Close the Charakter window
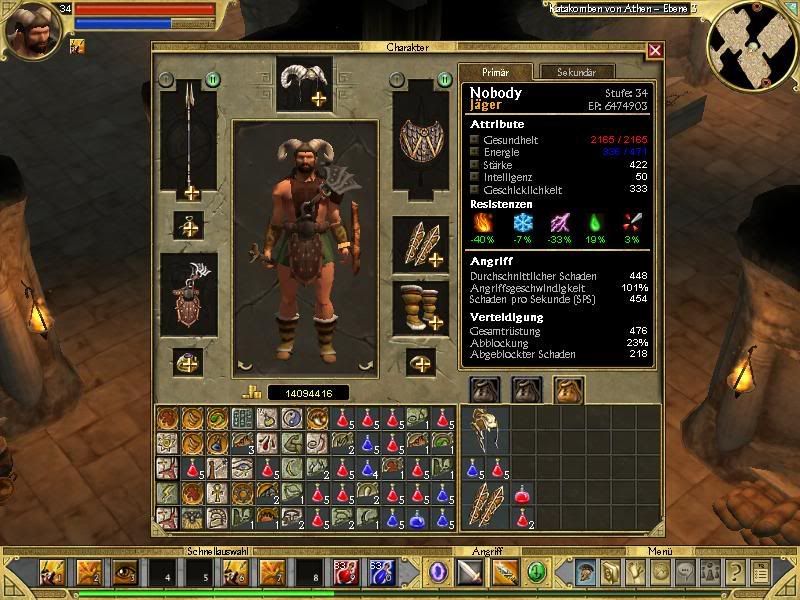Screen dimensions: 800x600 pyautogui.click(x=655, y=50)
